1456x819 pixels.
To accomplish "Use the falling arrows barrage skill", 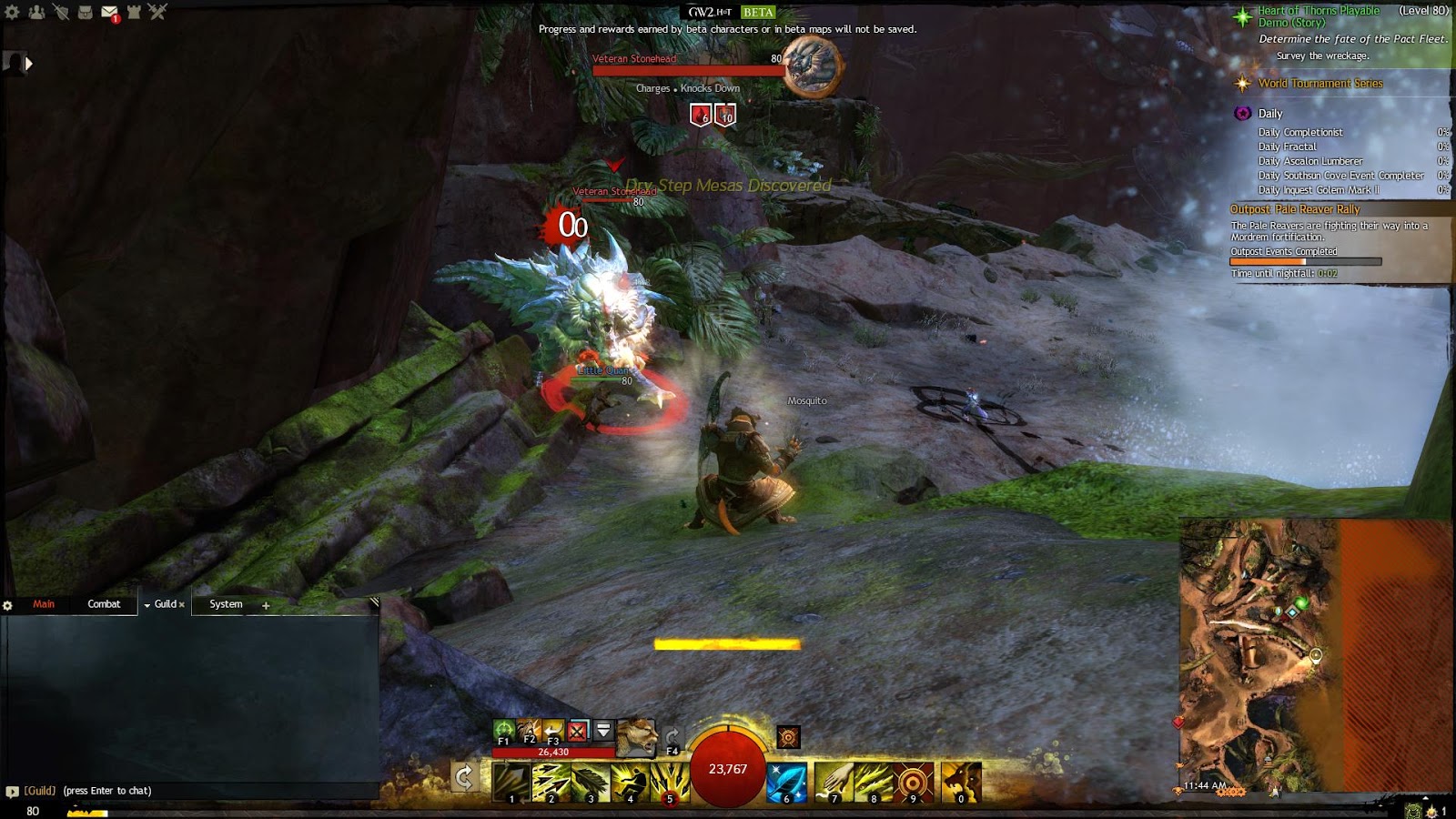I will pyautogui.click(x=669, y=783).
